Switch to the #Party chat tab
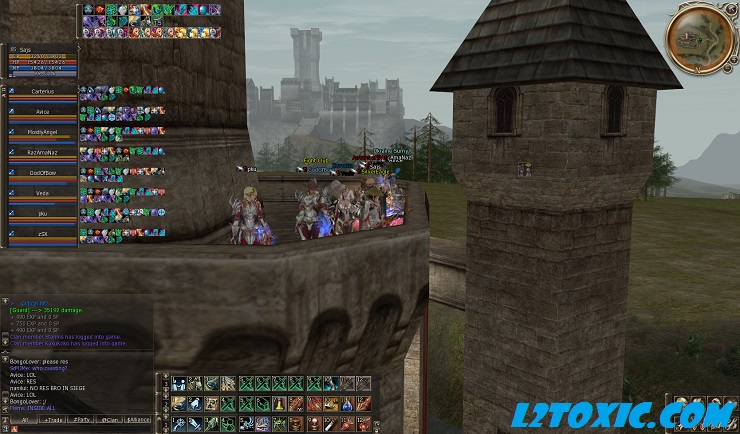 coord(81,420)
